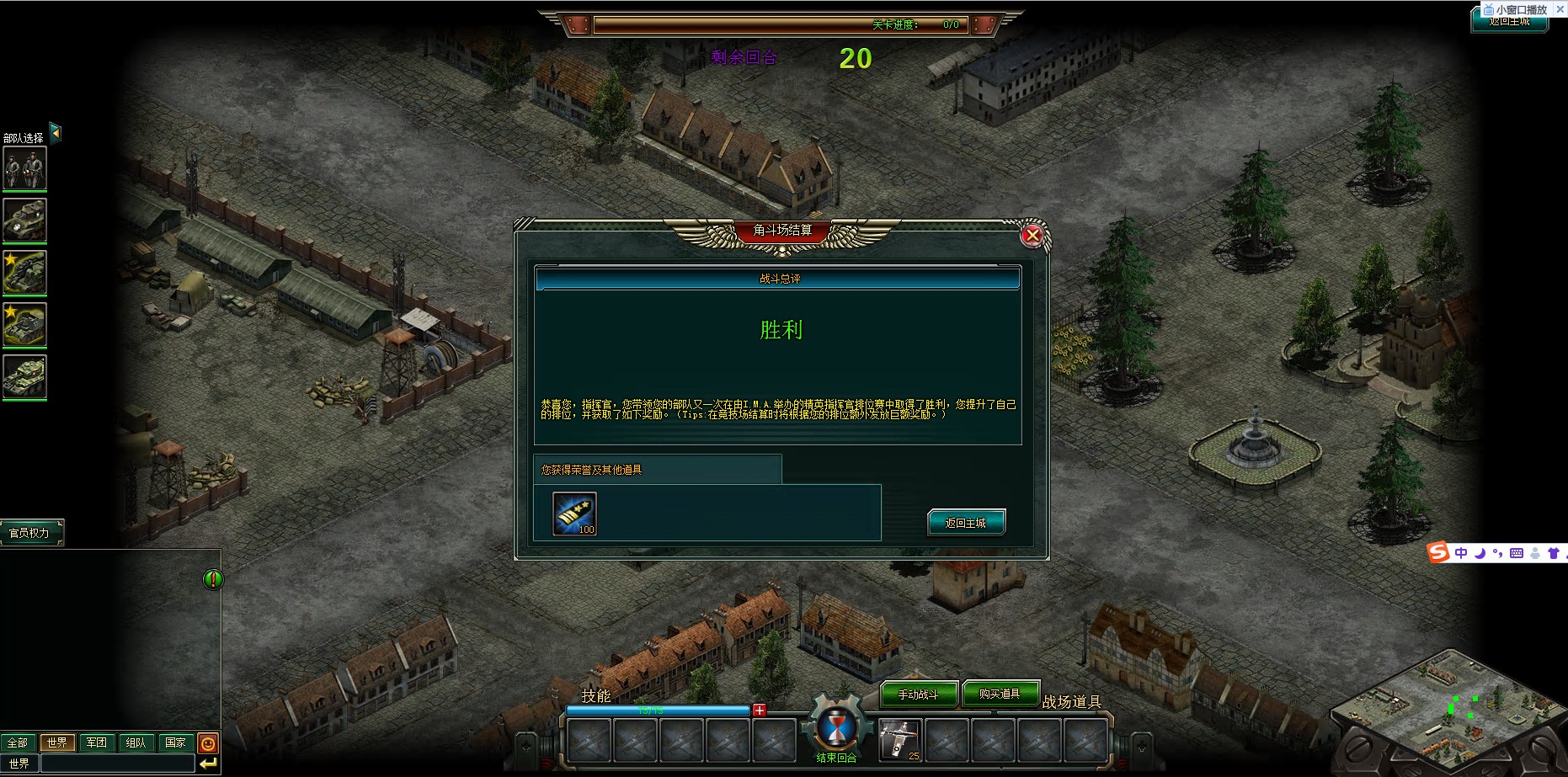The width and height of the screenshot is (1568, 777).
Task: Send the chat message with the arrow
Action: 208,764
